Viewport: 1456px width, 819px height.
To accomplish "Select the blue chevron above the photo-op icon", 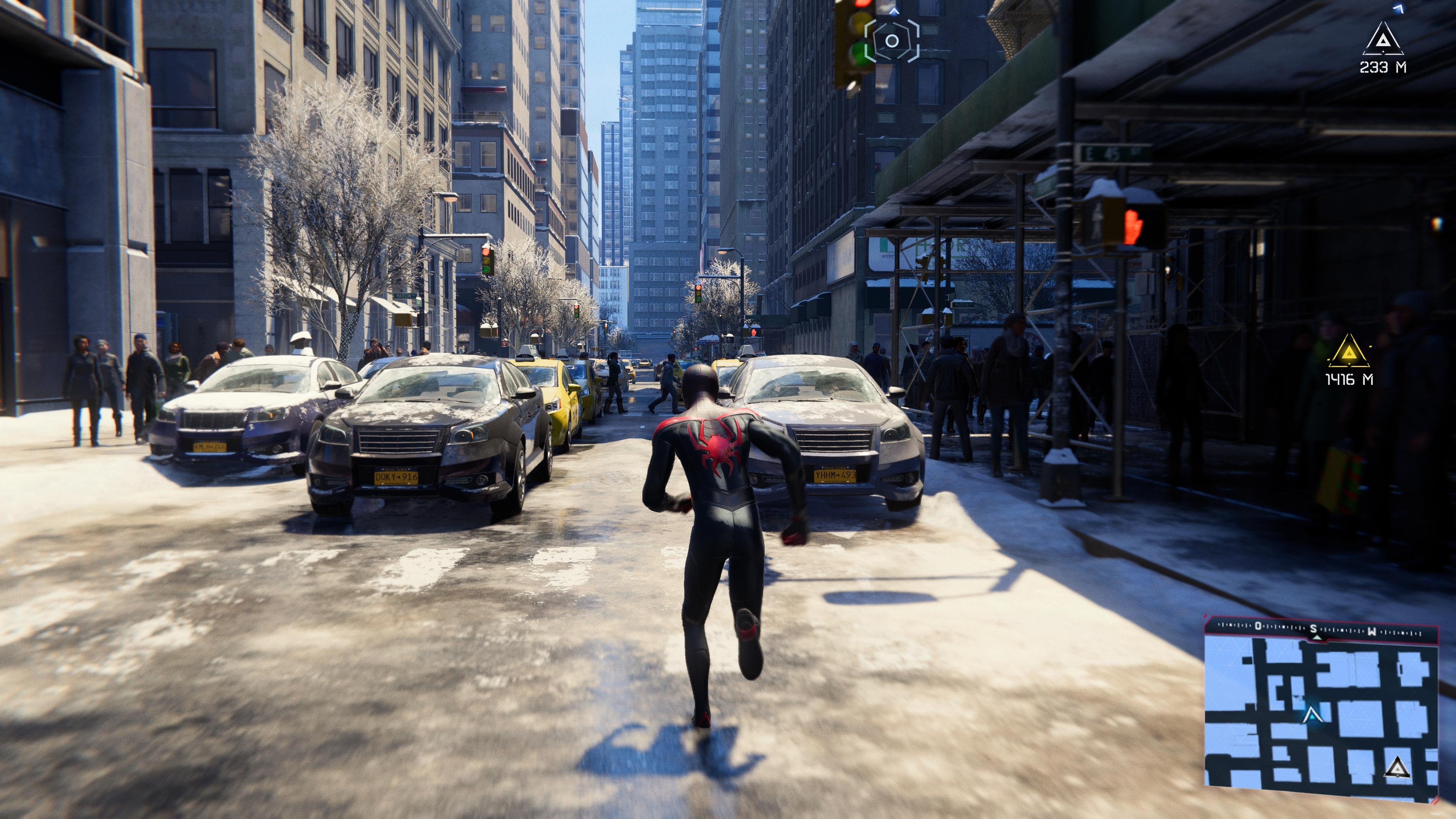I will point(895,11).
